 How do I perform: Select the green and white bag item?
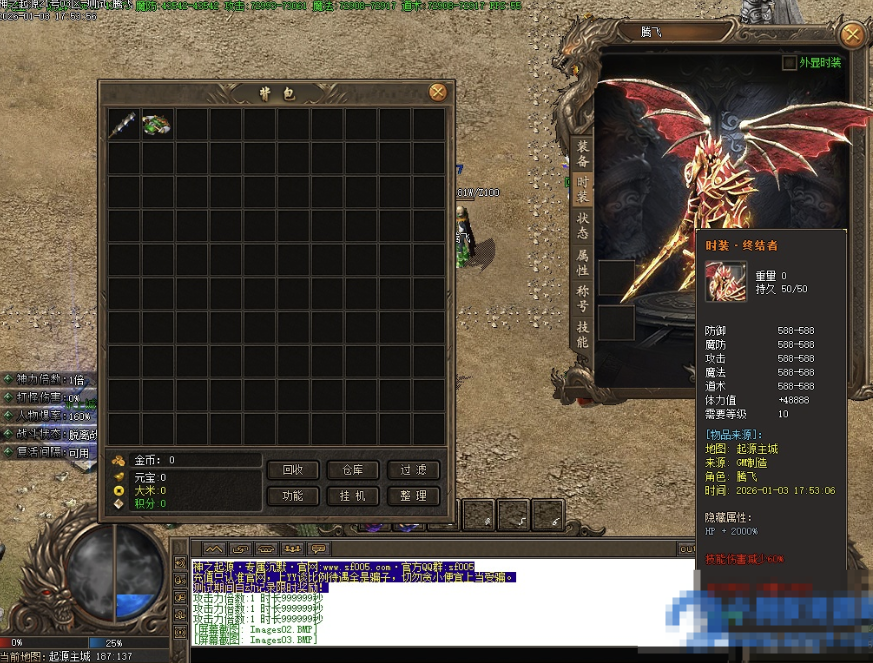pos(157,124)
